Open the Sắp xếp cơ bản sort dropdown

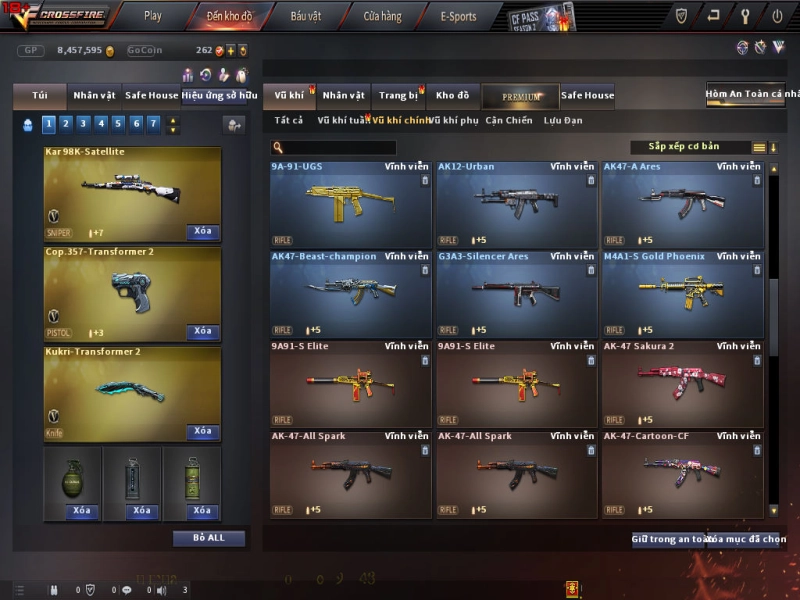(x=690, y=147)
